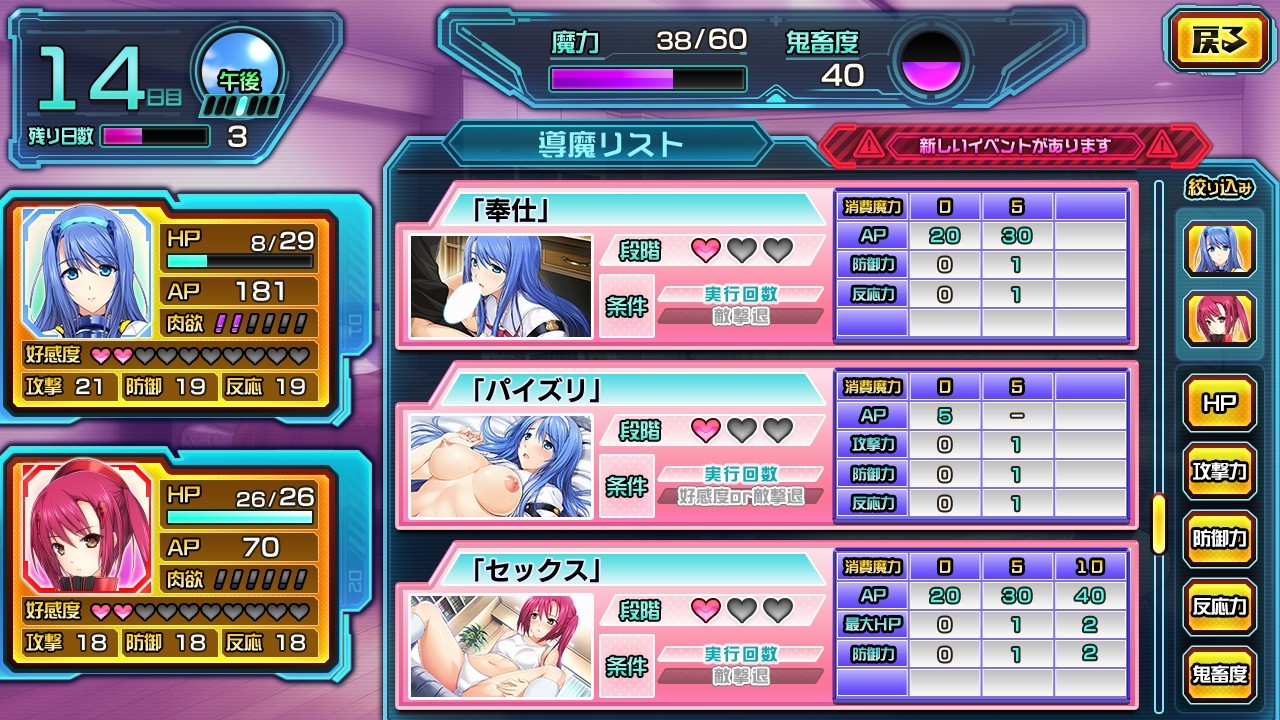
Task: Apply the 攻撃力 filter button
Action: (1219, 471)
